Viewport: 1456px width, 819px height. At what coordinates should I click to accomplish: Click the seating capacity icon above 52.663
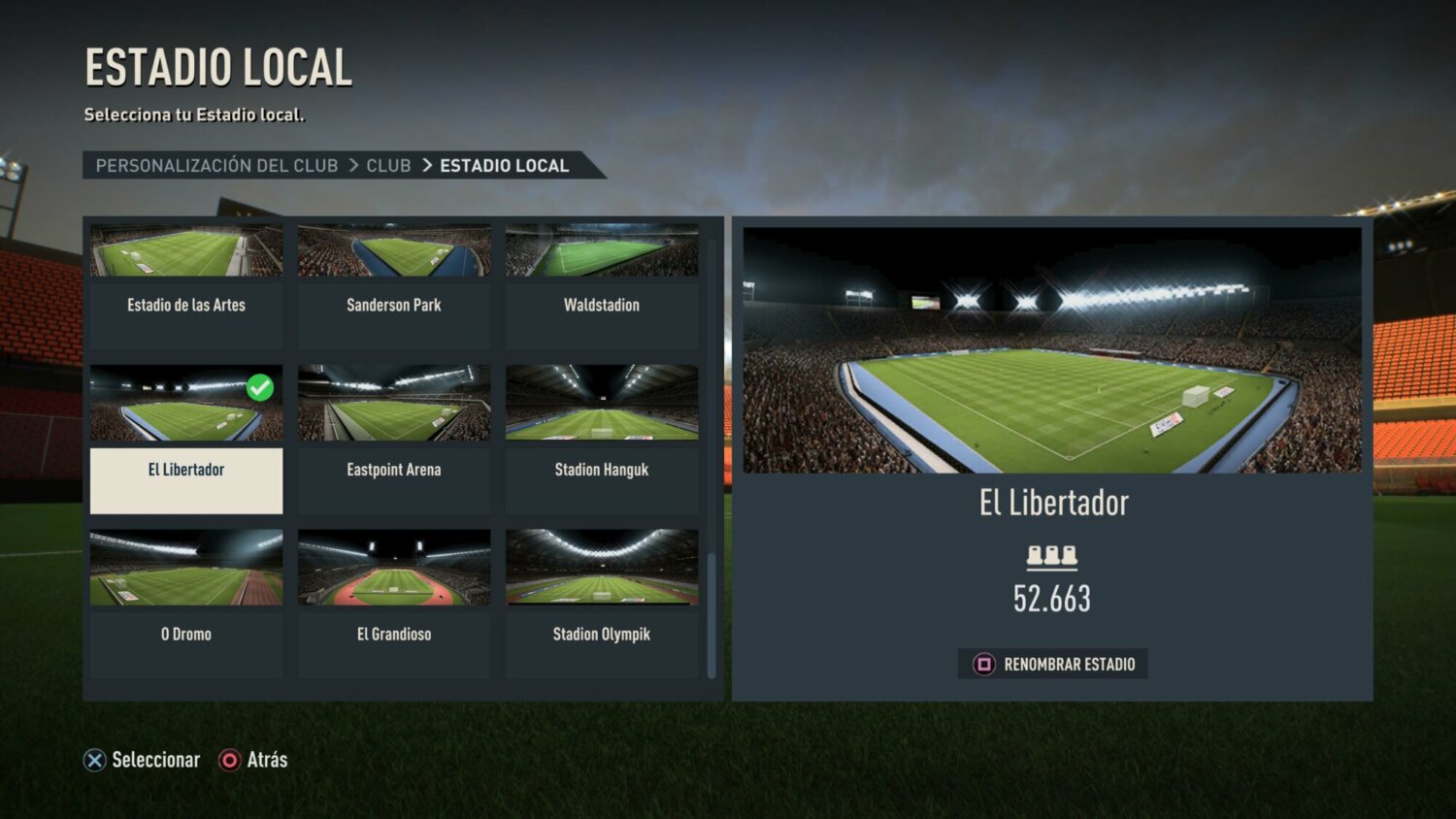[1054, 554]
